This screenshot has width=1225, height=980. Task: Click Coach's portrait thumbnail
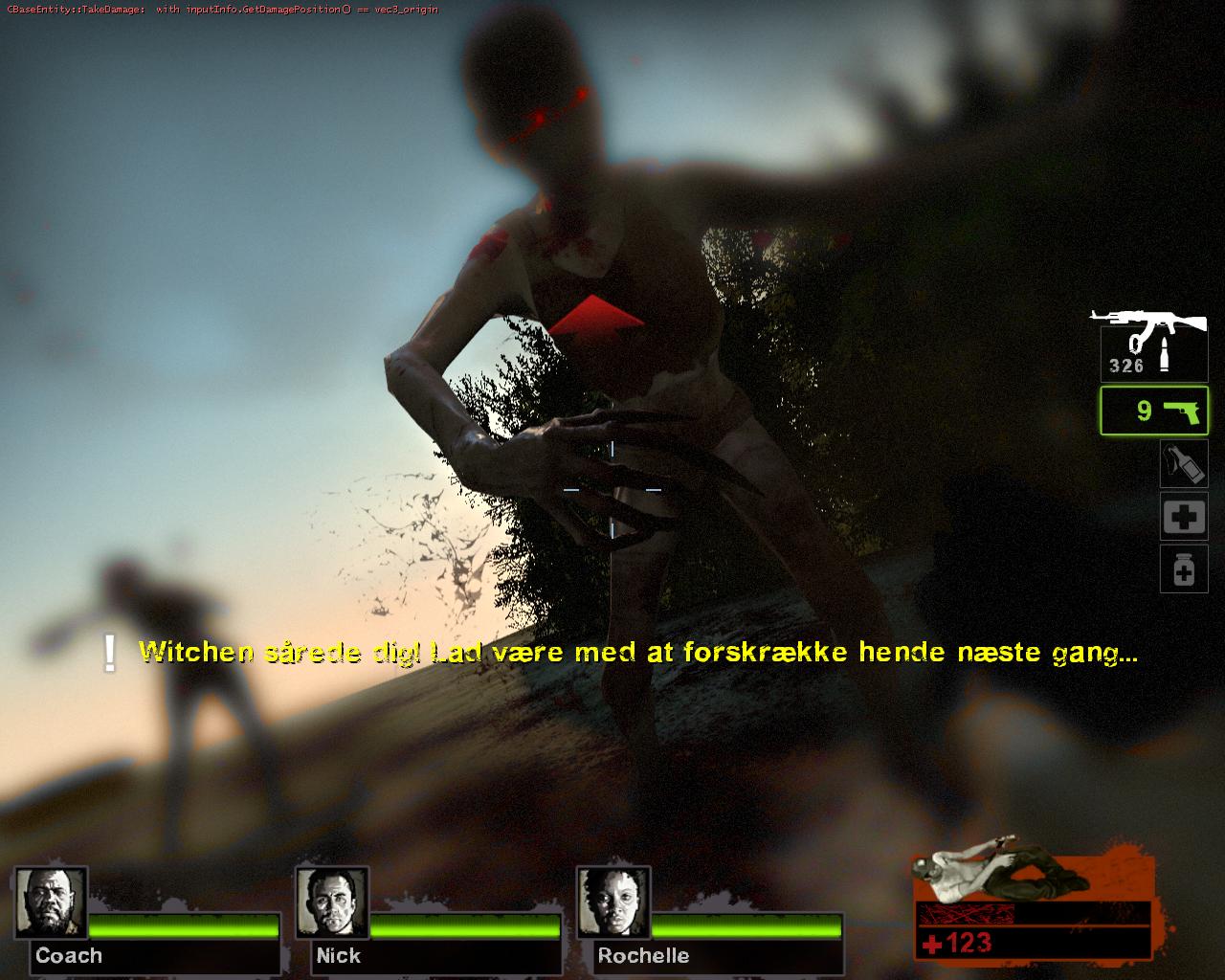[x=51, y=903]
